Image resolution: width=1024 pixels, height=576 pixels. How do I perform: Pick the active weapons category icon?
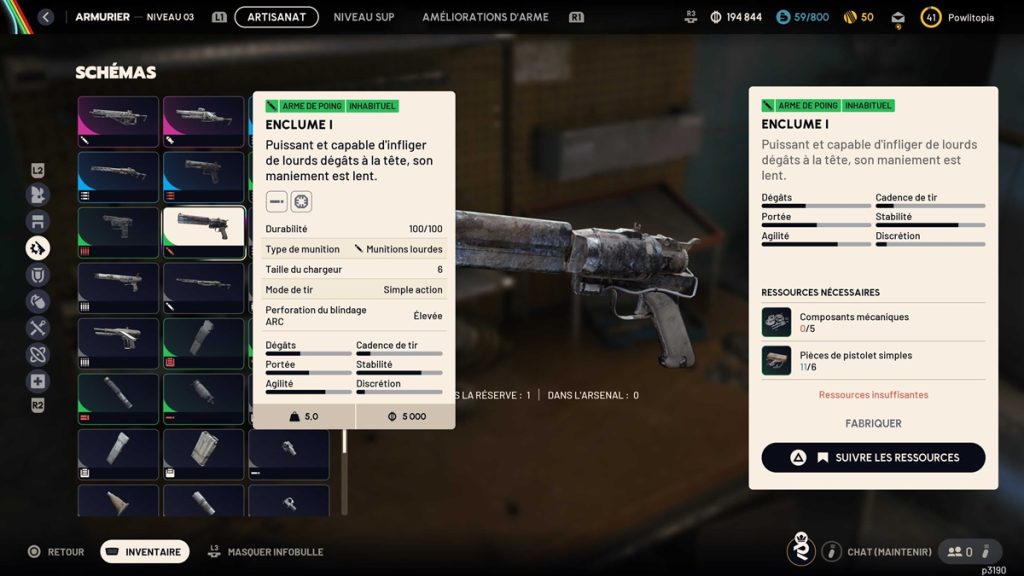[38, 247]
